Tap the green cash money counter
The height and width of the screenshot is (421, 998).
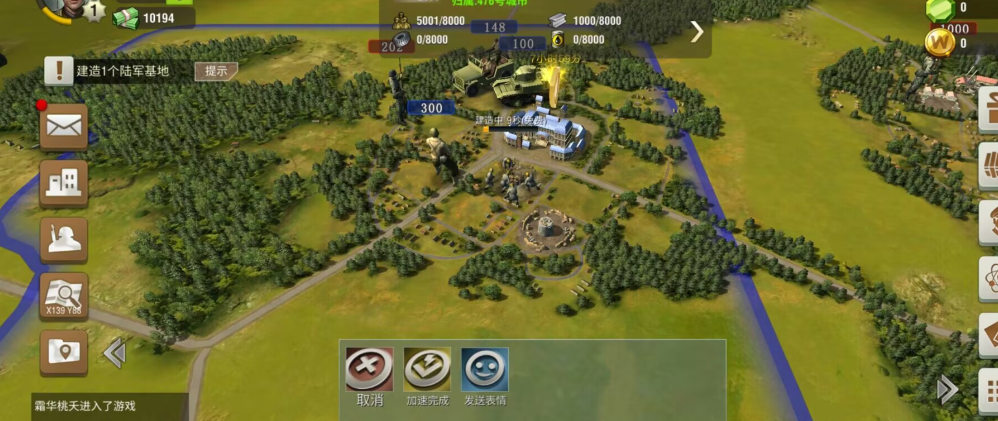click(x=153, y=18)
